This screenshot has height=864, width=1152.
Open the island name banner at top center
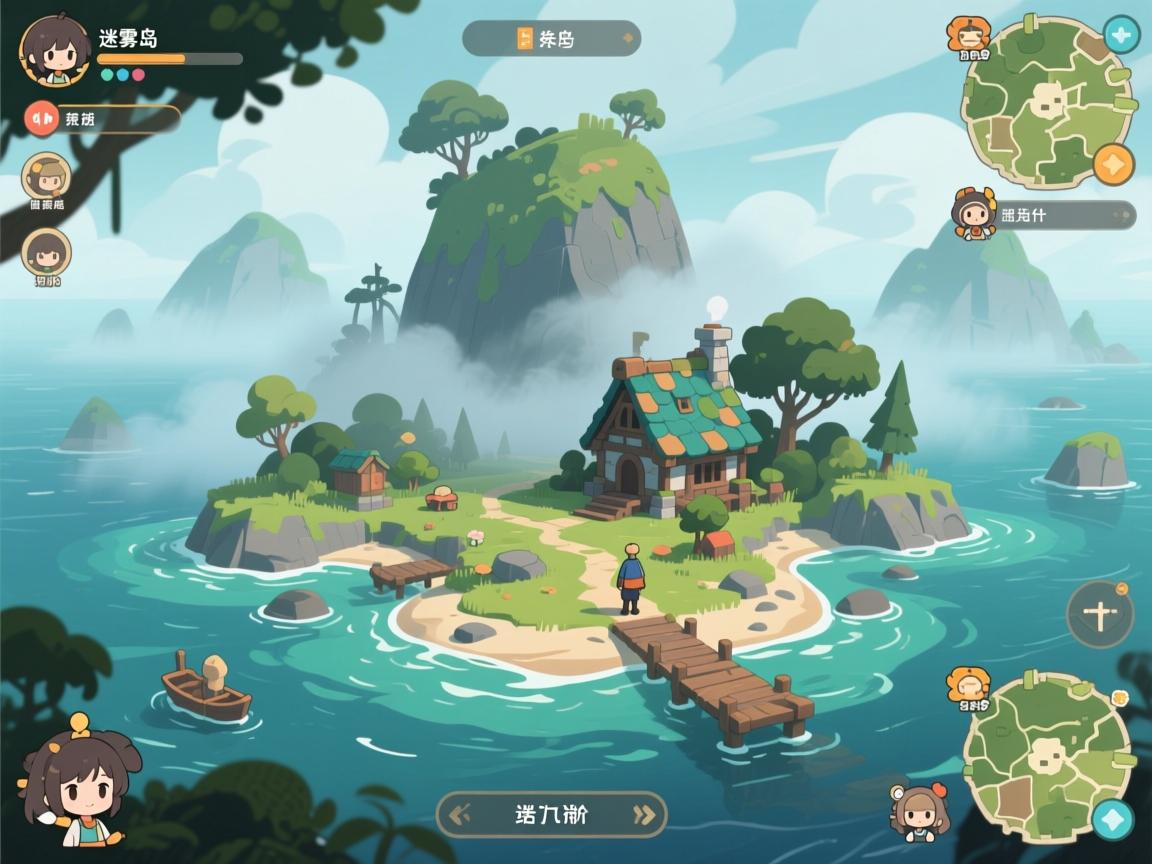[x=551, y=39]
